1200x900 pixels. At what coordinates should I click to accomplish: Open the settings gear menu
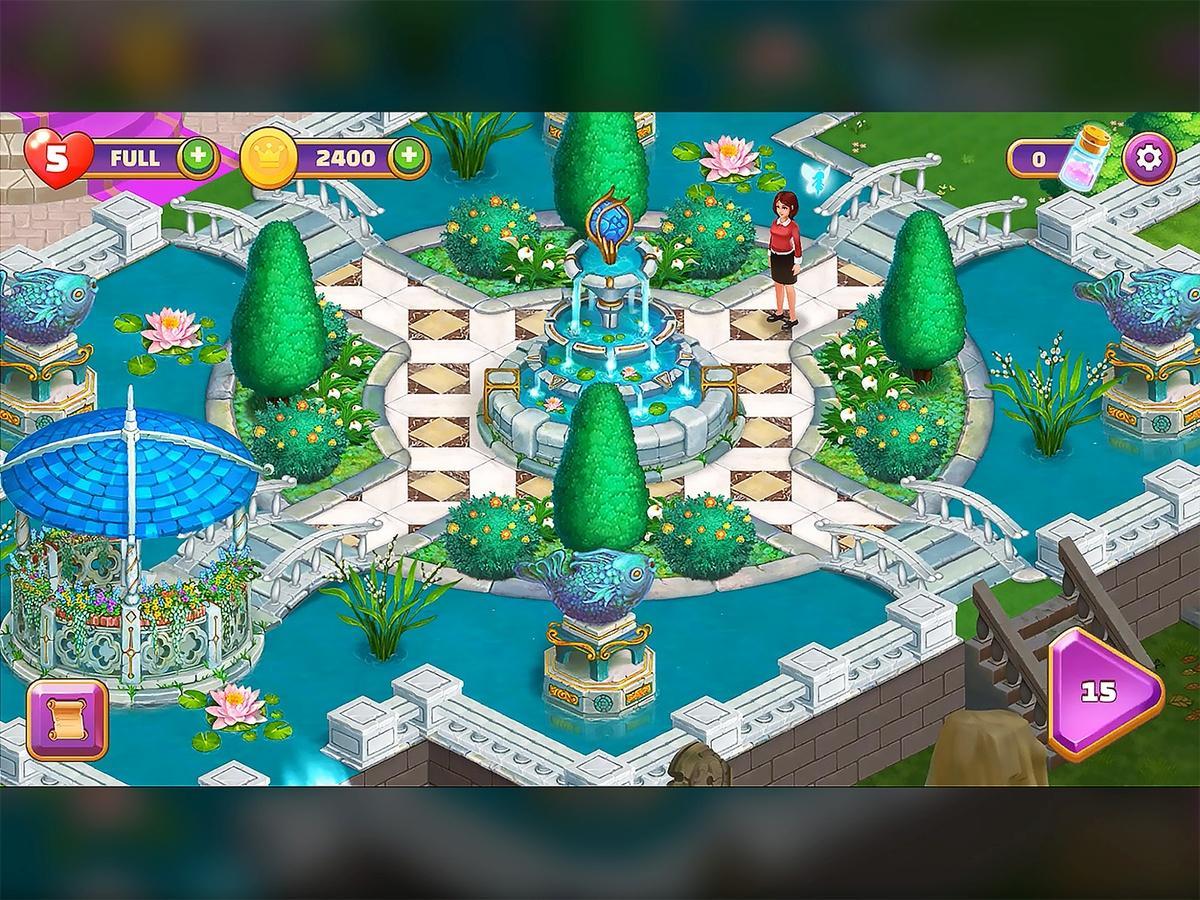pyautogui.click(x=1148, y=158)
